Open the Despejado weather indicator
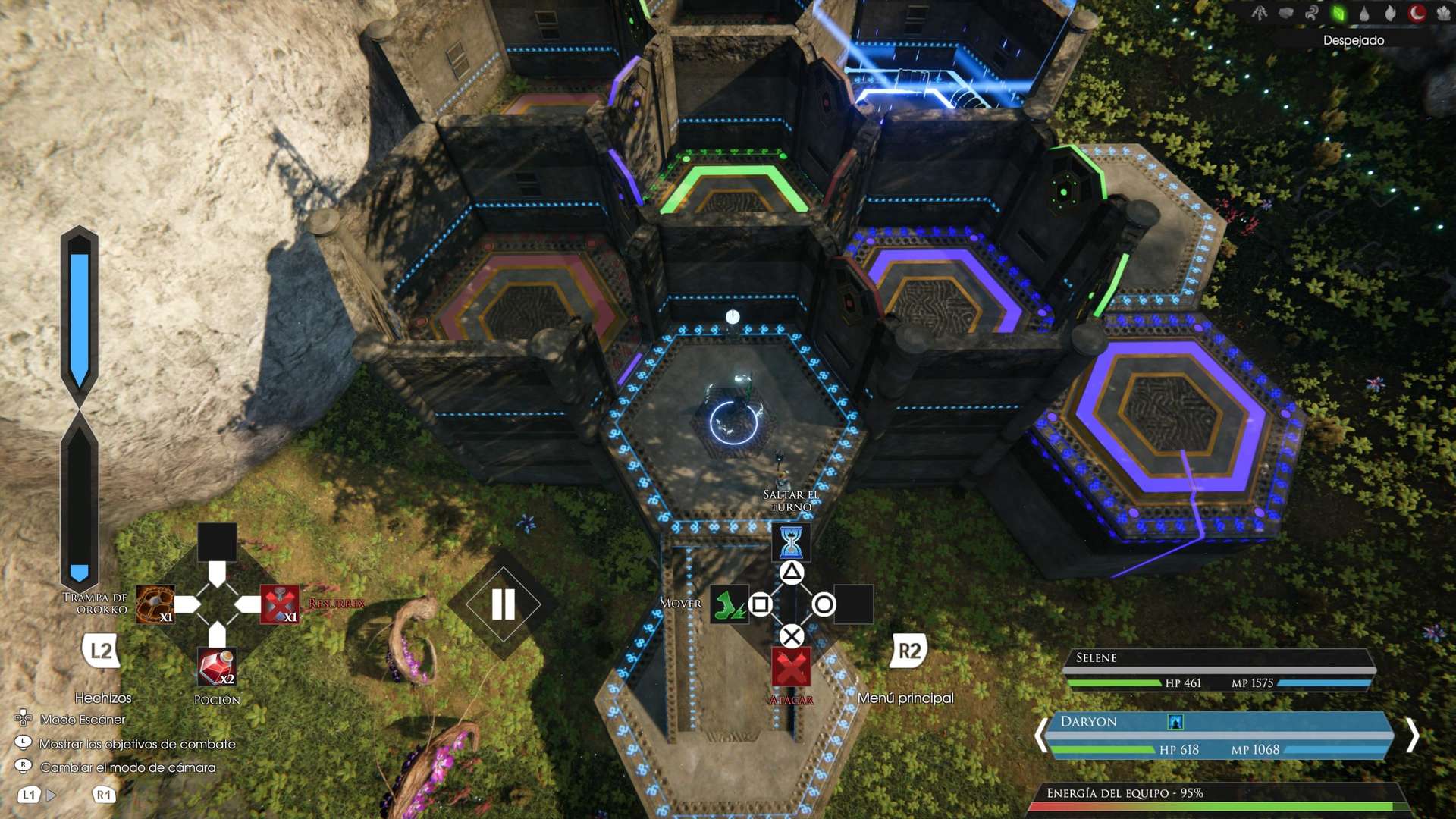1456x819 pixels. click(x=1353, y=40)
